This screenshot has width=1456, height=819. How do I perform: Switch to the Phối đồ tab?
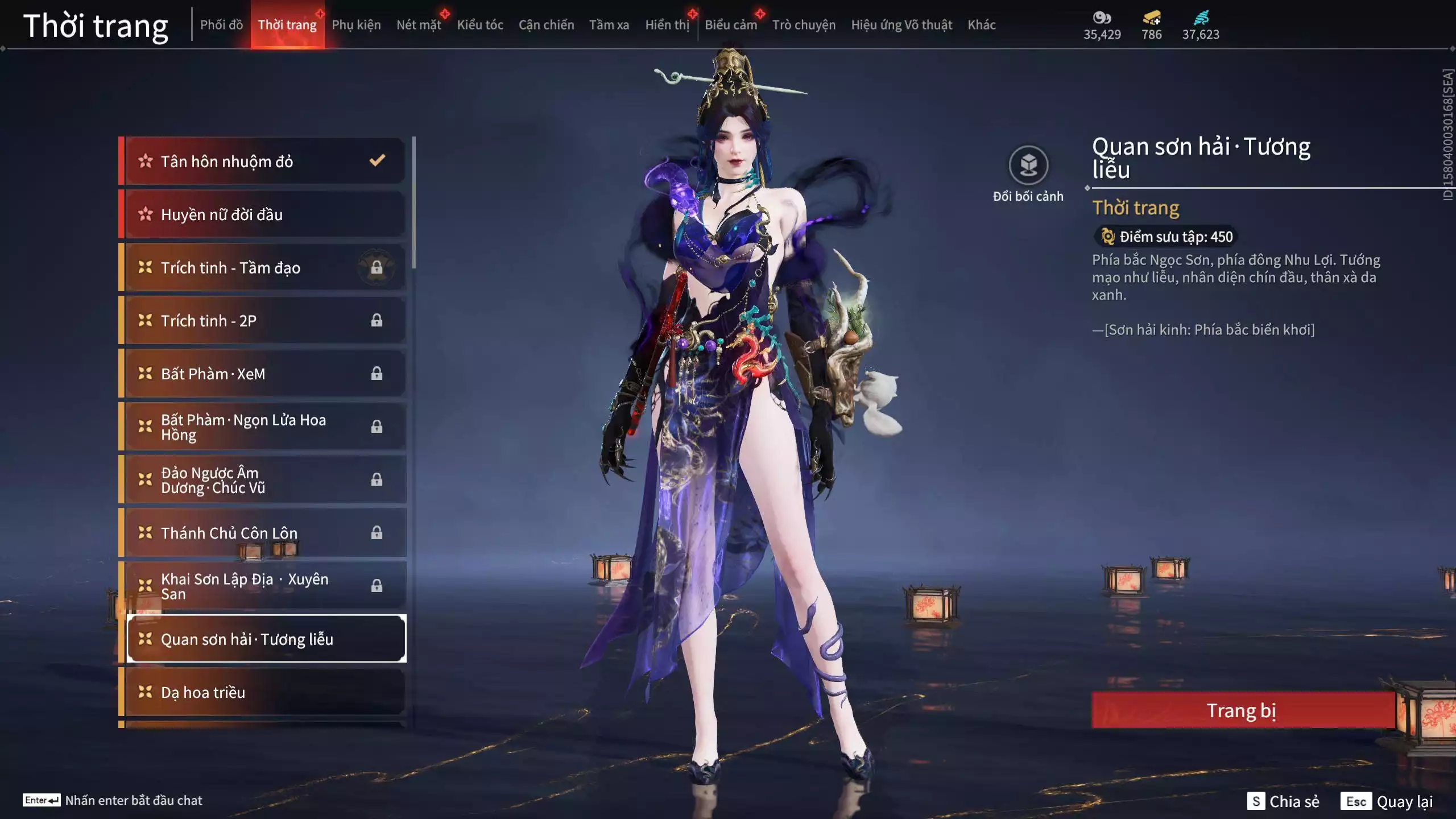point(221,25)
